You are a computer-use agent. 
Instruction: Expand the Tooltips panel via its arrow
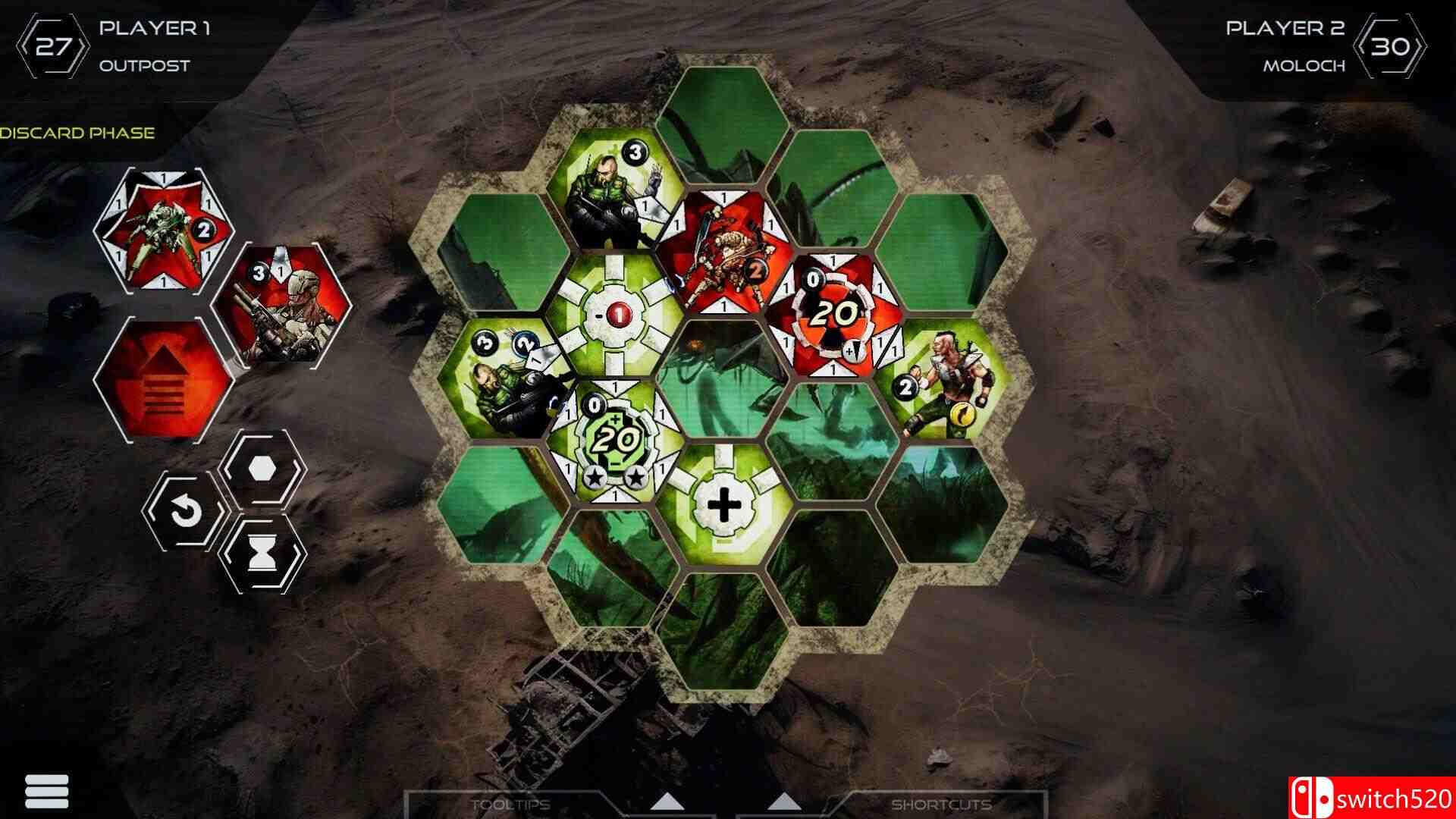click(x=667, y=800)
